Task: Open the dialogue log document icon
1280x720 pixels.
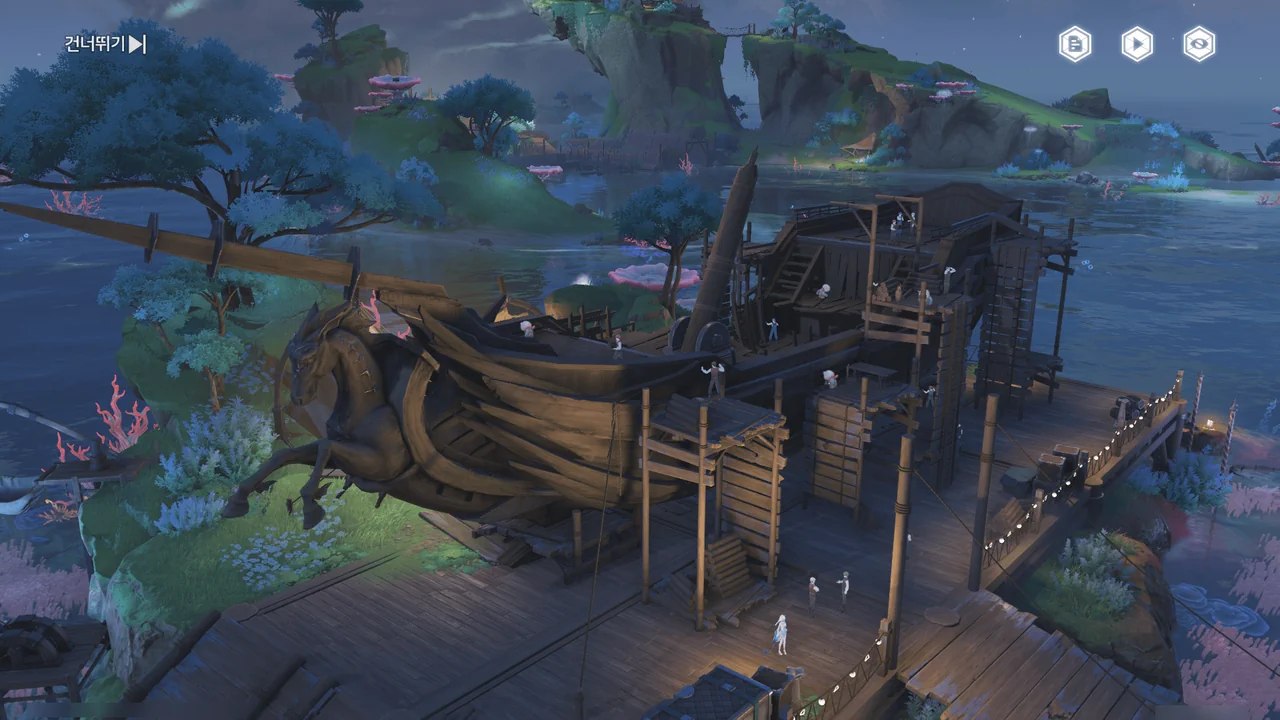Action: 1075,44
